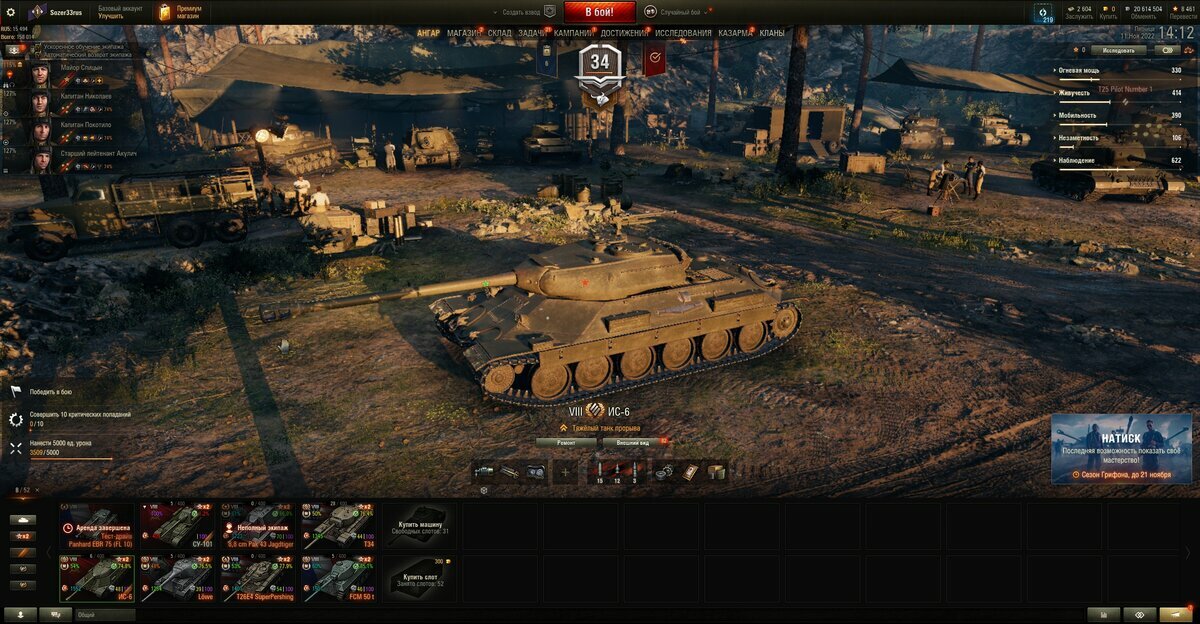Open the ИССЛЕДОВАНИЯ tab
Screen dimensions: 1200x624
pos(683,33)
